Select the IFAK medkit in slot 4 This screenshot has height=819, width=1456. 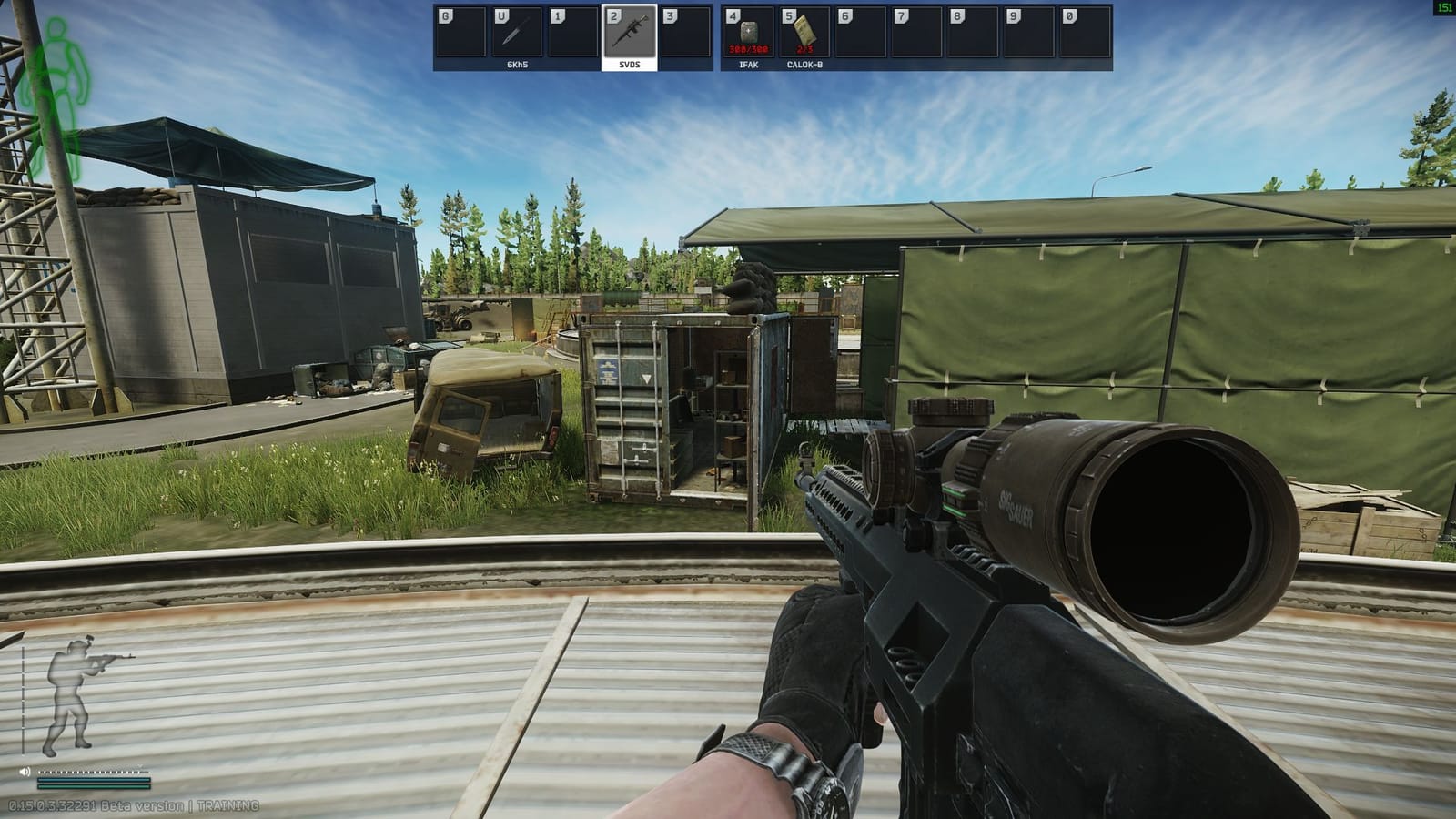coord(750,32)
